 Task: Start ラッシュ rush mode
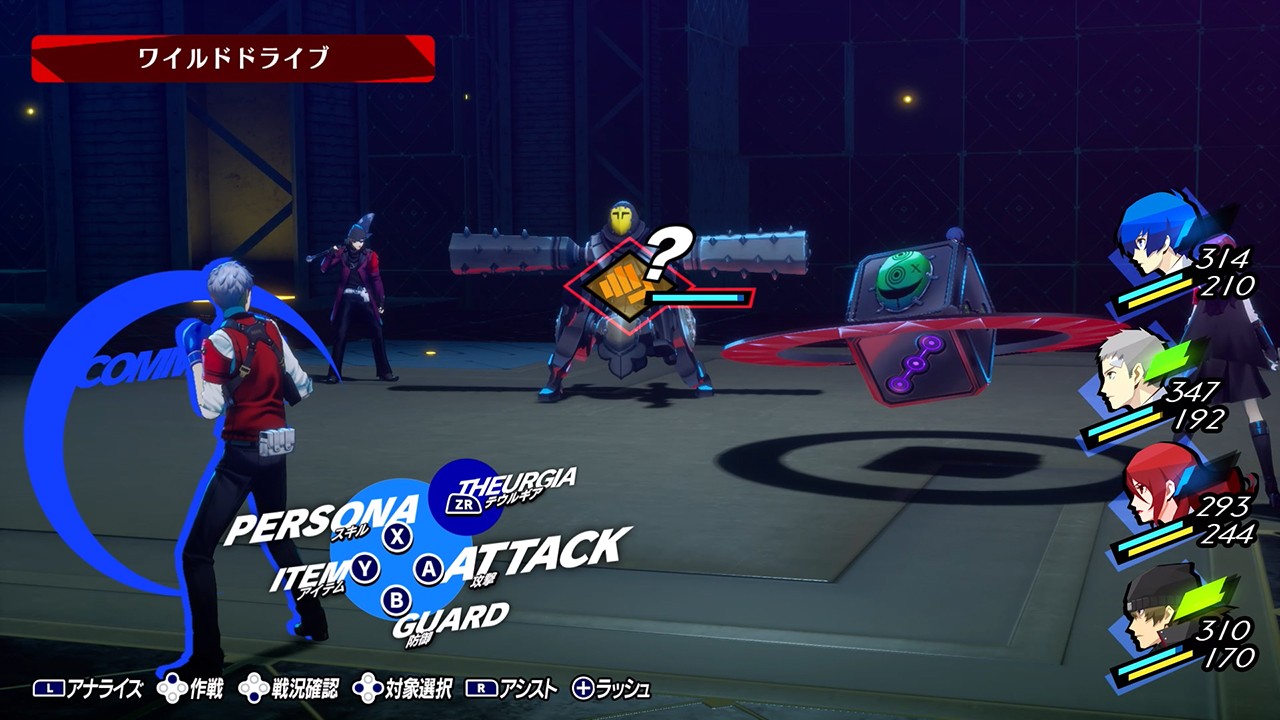tap(611, 689)
